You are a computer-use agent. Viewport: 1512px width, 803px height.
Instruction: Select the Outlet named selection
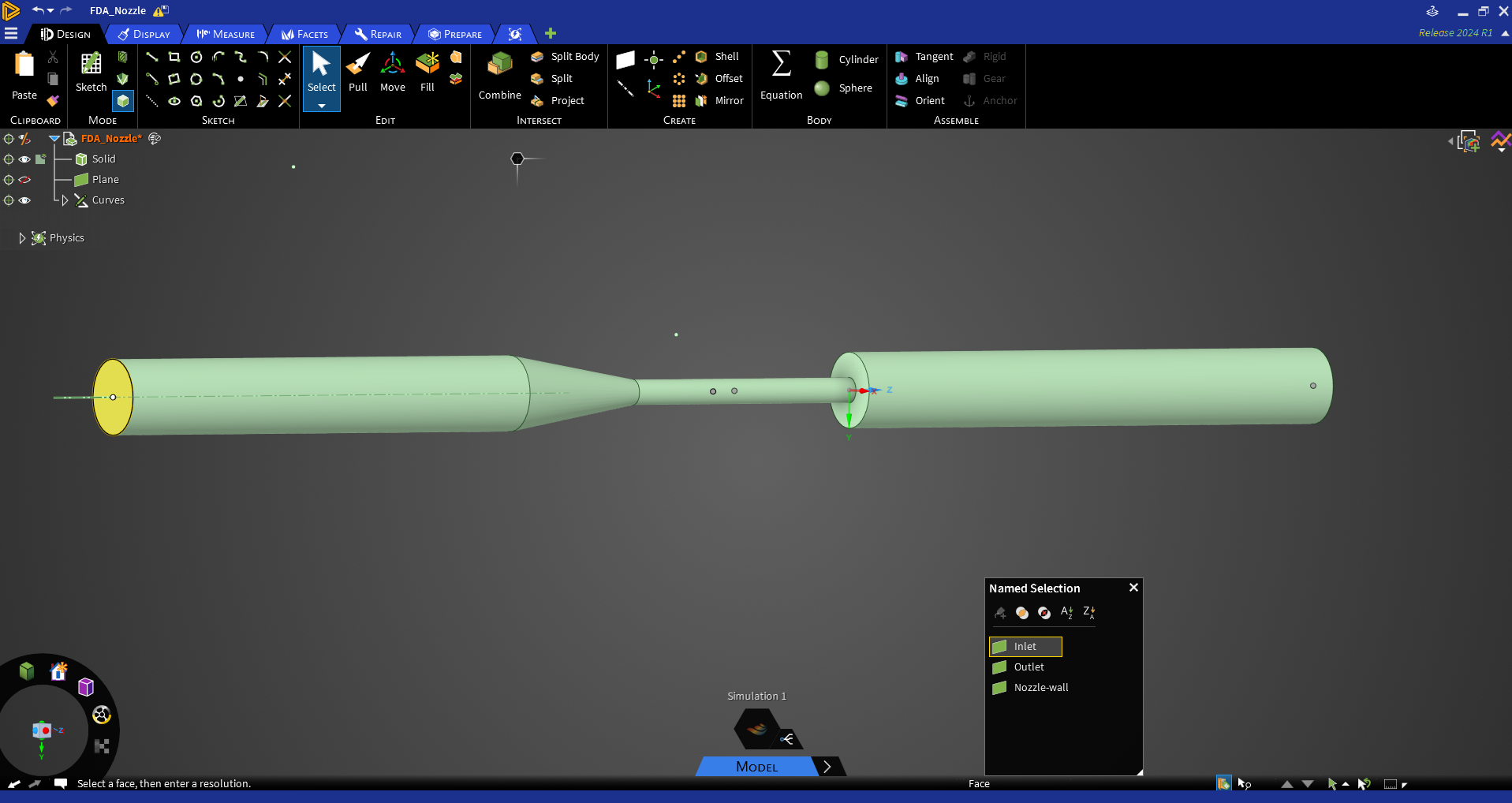point(1029,667)
